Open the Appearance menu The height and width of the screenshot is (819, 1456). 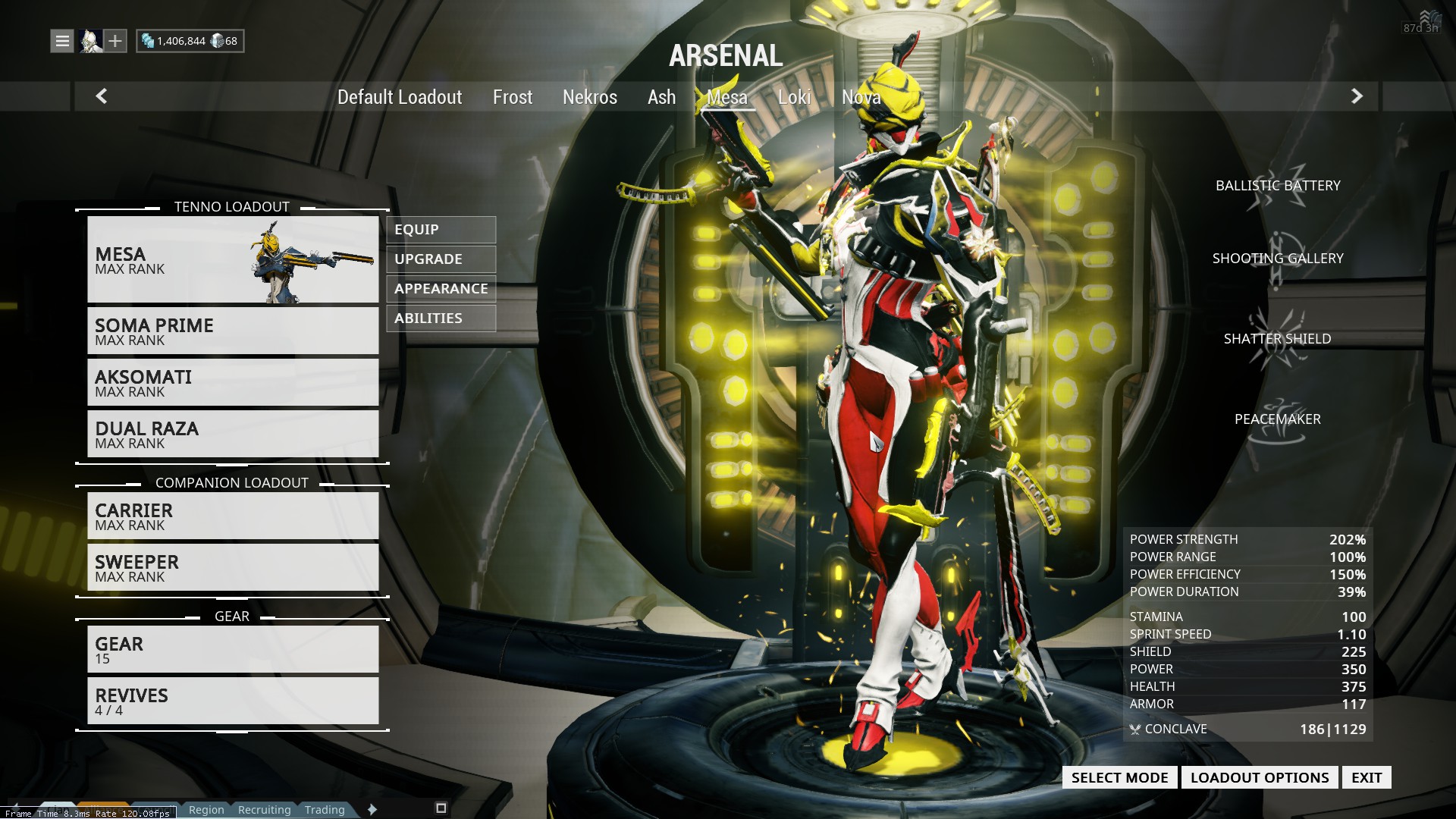(441, 289)
